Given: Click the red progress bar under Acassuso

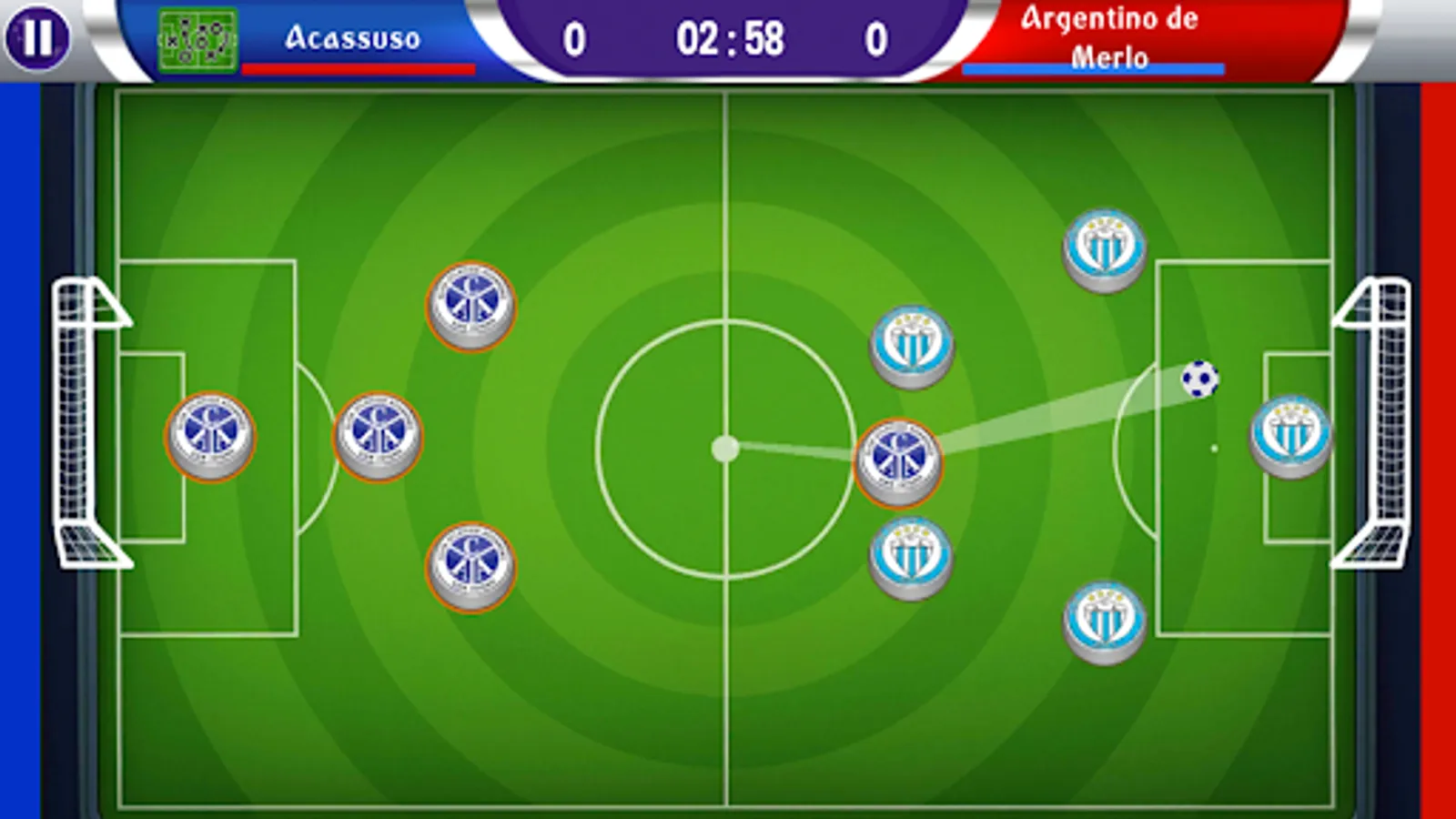Looking at the screenshot, I should (358, 67).
